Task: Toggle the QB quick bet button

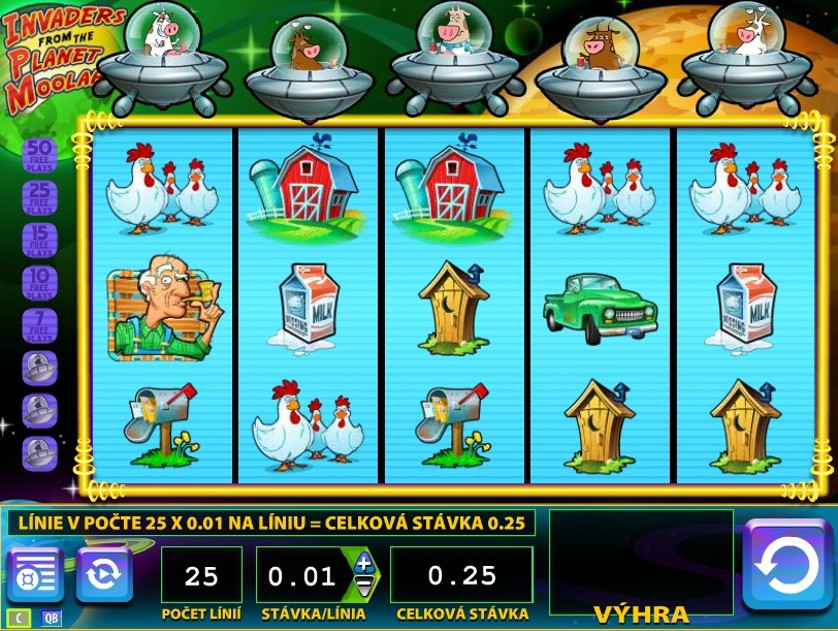Action: click(50, 618)
